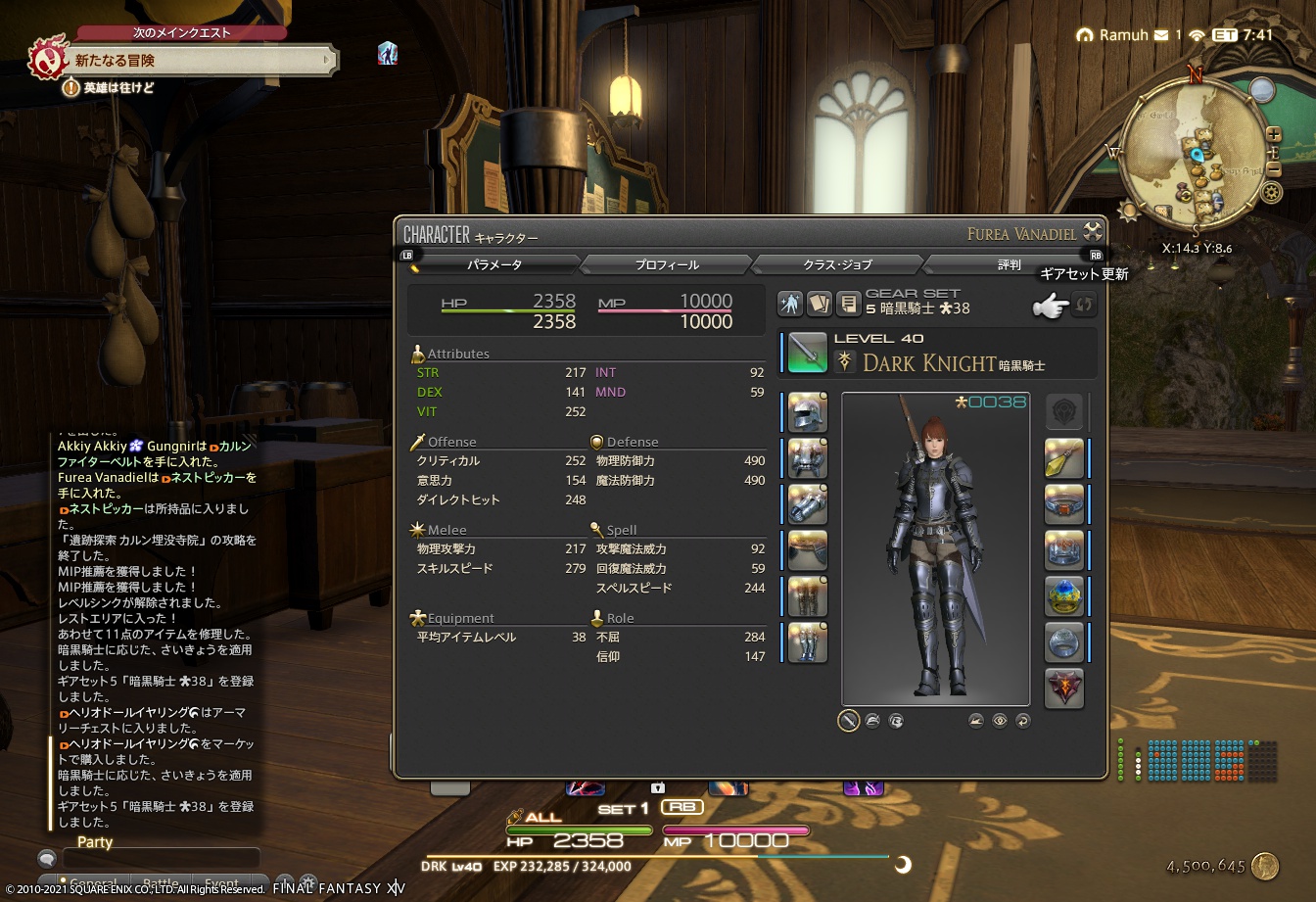The height and width of the screenshot is (902, 1316).
Task: Toggle the eye highlight icon under the portrait
Action: point(1000,720)
